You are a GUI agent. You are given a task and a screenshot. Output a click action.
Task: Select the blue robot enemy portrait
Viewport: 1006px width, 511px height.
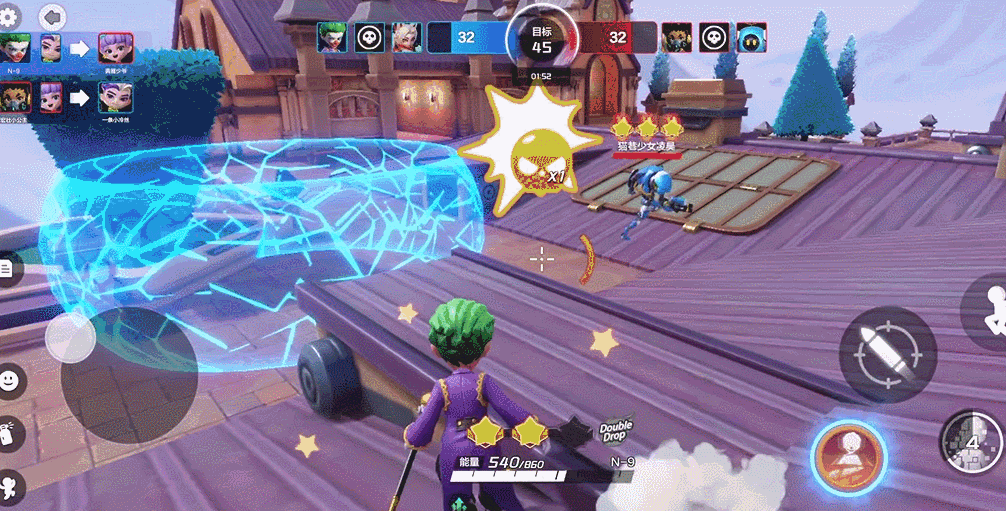[751, 38]
